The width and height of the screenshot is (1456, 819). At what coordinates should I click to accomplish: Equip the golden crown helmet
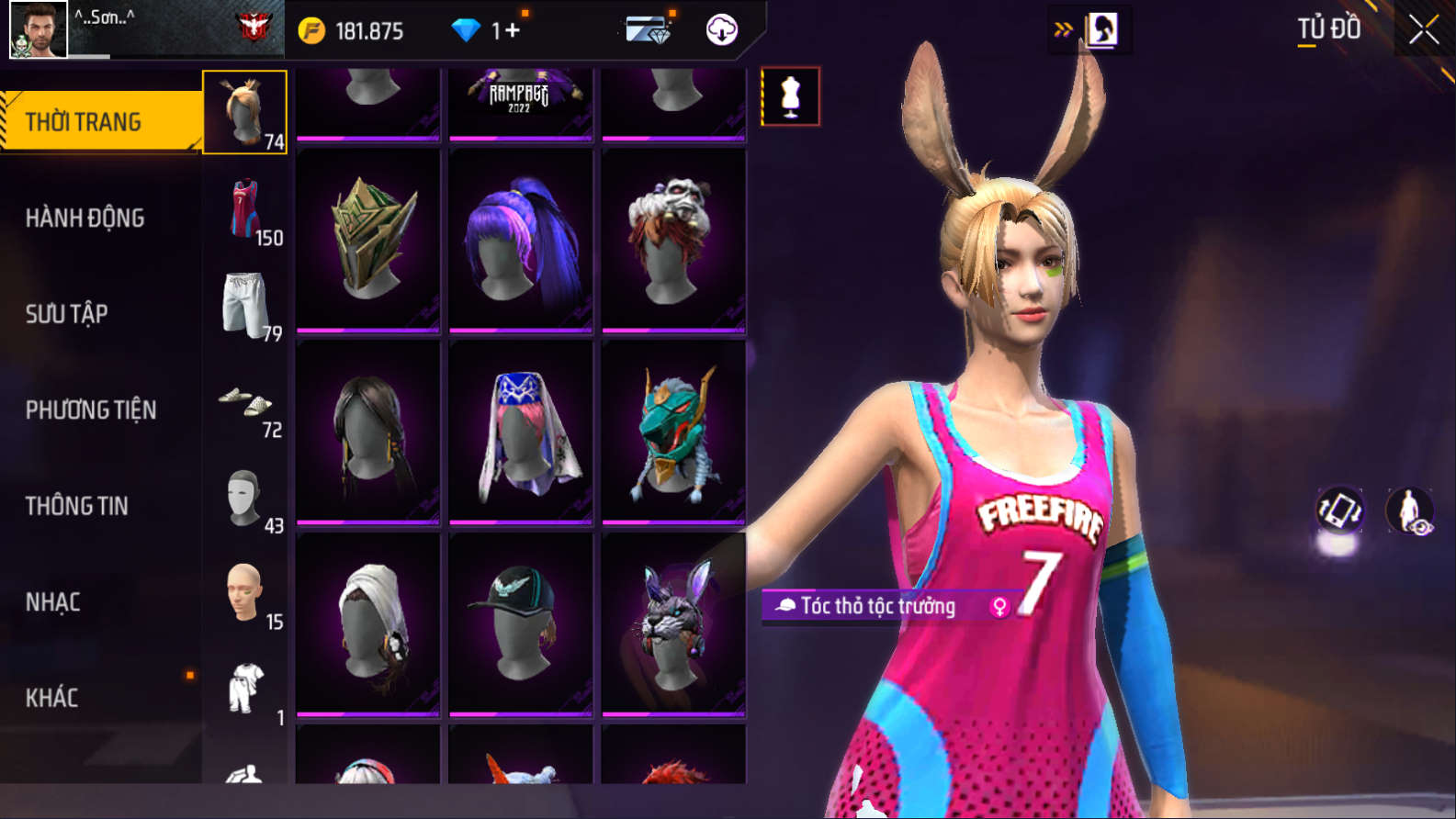click(x=368, y=239)
